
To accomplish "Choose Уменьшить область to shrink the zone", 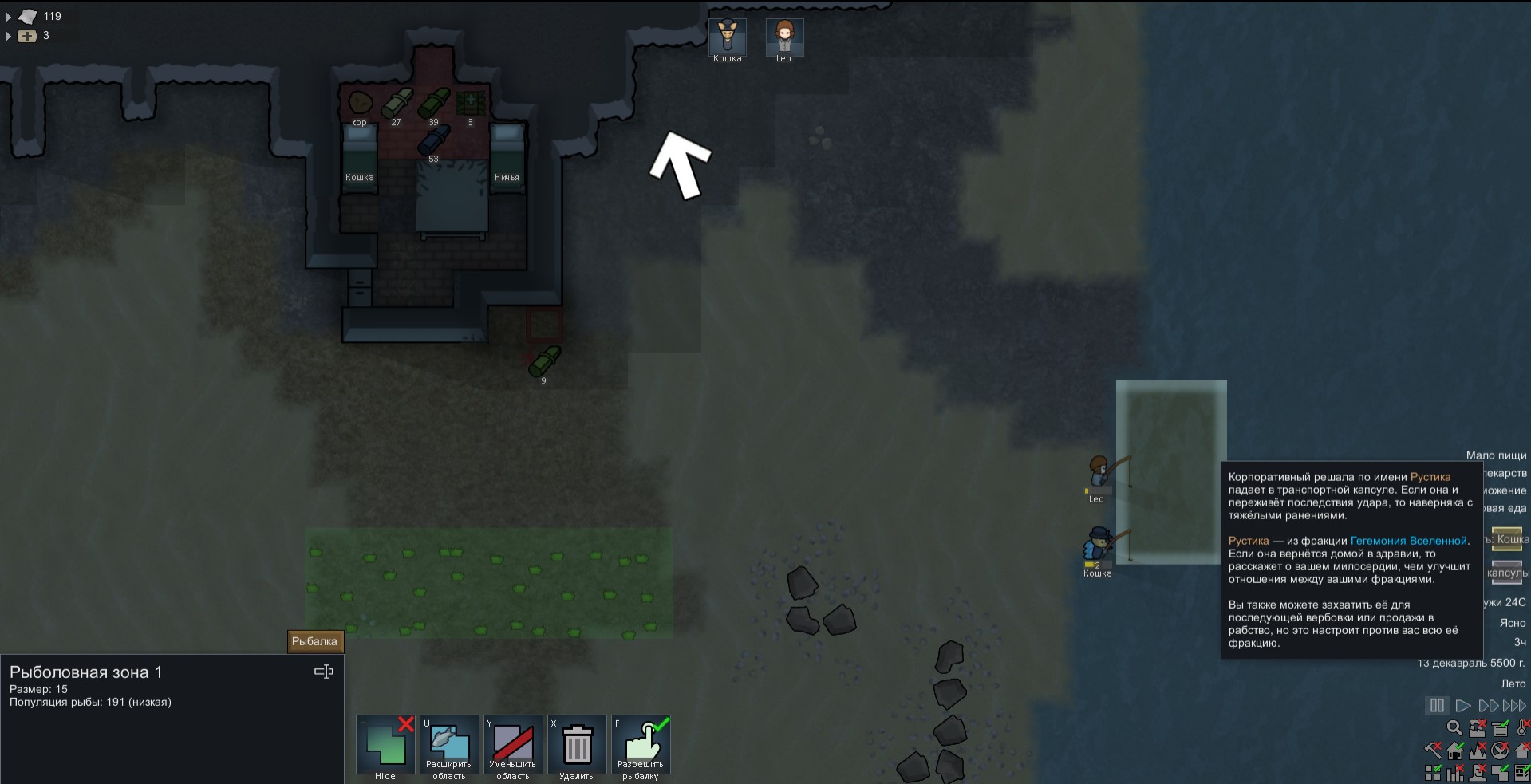I will pyautogui.click(x=513, y=745).
